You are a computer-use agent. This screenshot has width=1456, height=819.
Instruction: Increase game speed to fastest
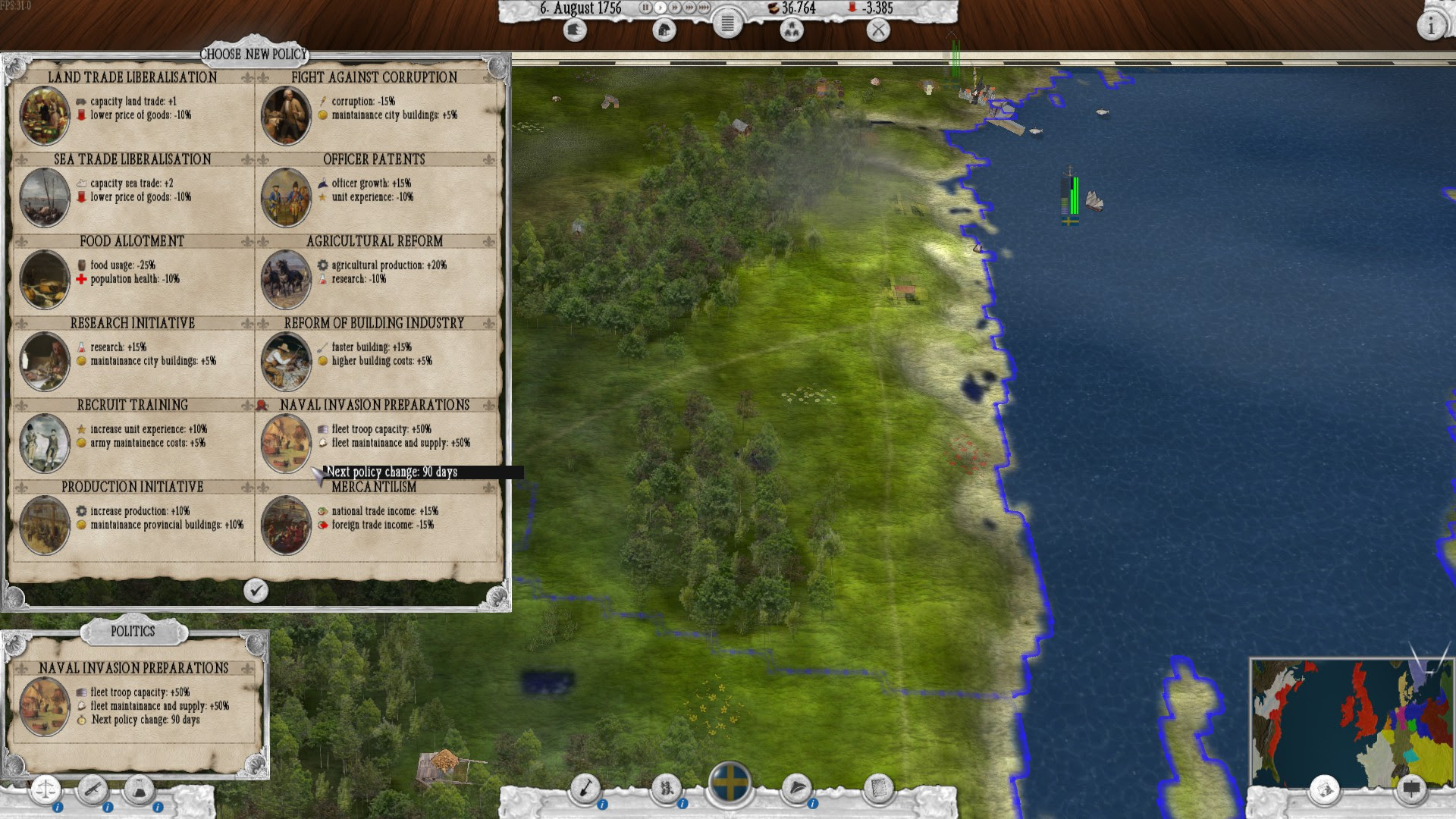[703, 8]
